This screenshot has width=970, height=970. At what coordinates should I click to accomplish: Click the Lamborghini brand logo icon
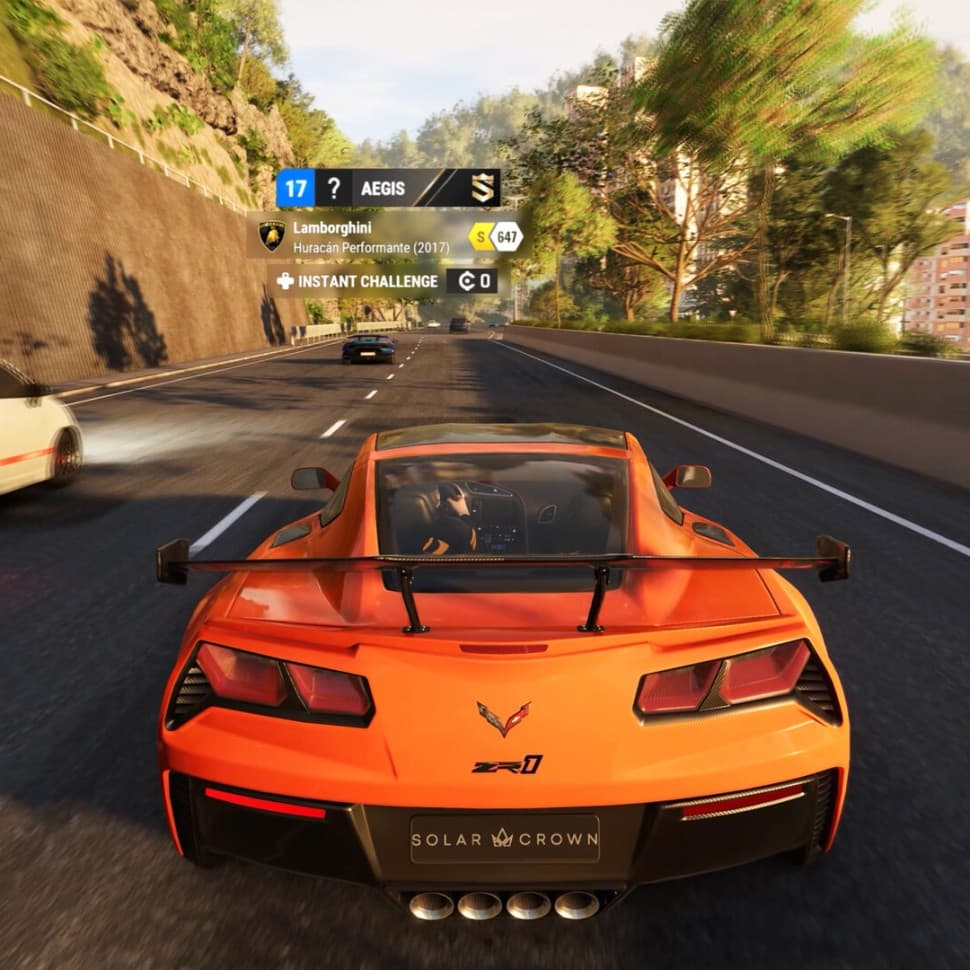[272, 236]
